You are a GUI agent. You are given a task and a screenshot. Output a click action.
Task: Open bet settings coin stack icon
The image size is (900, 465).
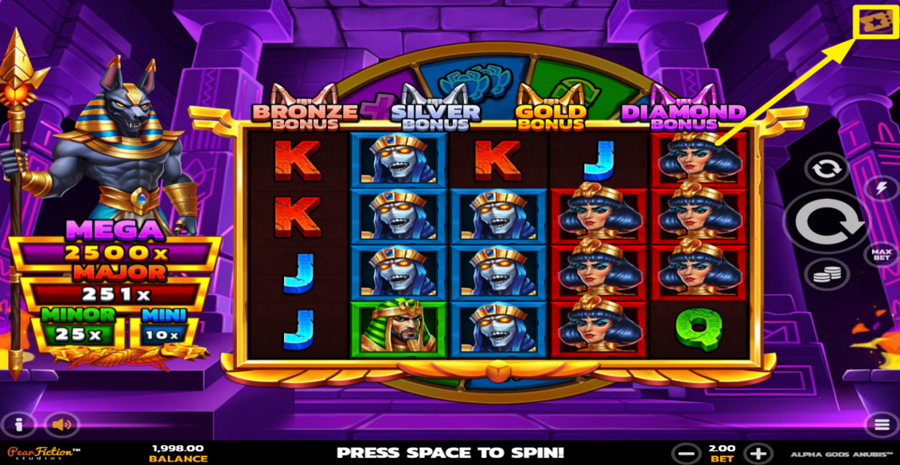826,274
